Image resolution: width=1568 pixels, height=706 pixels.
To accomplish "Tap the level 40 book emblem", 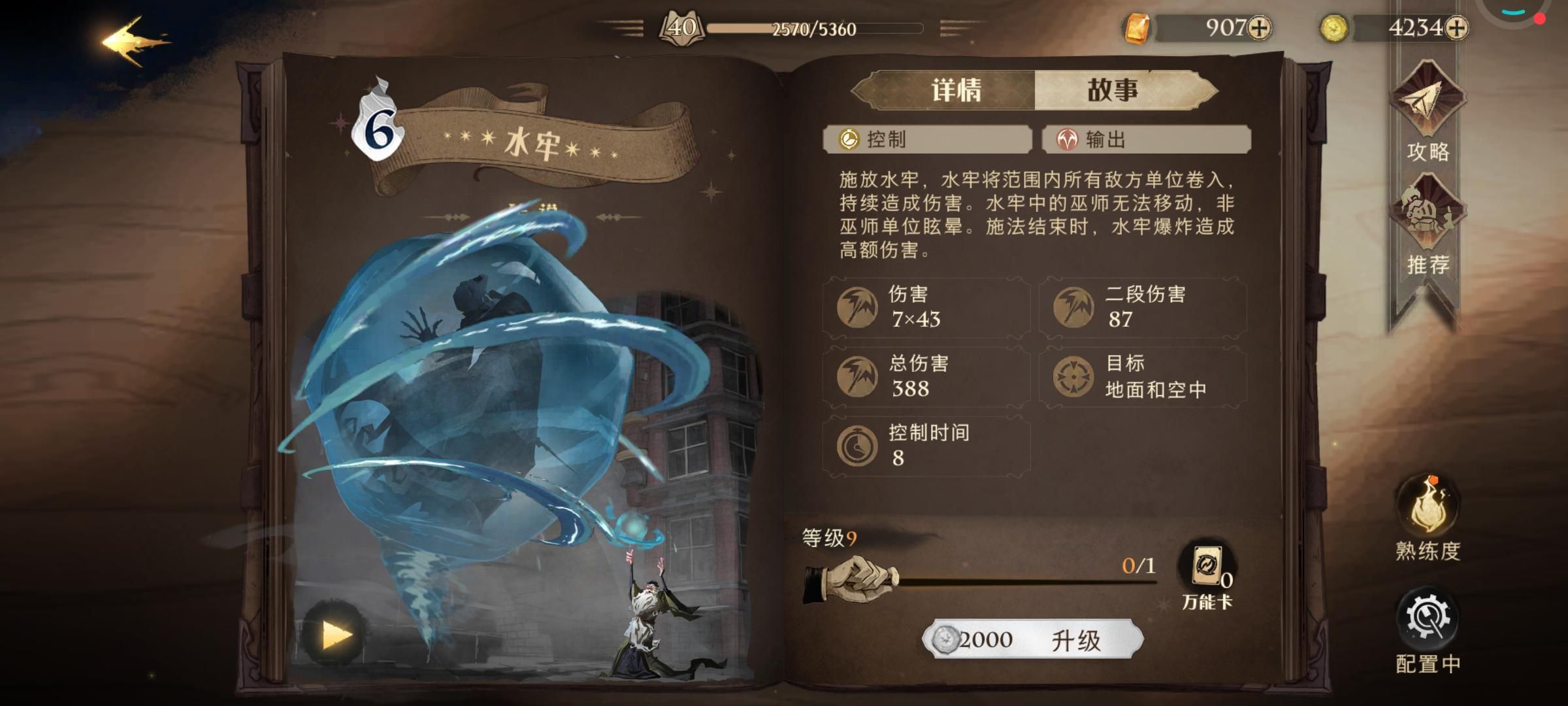I will 682,26.
